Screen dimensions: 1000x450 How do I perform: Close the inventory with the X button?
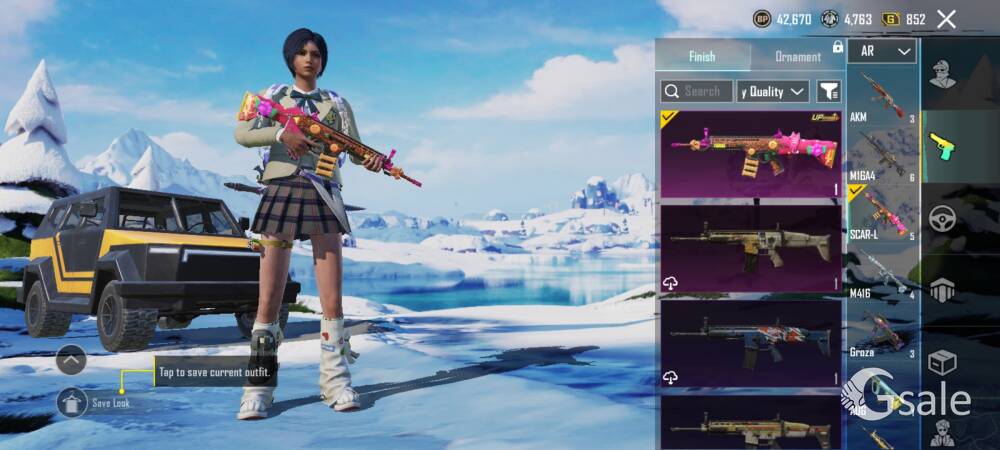coord(946,19)
